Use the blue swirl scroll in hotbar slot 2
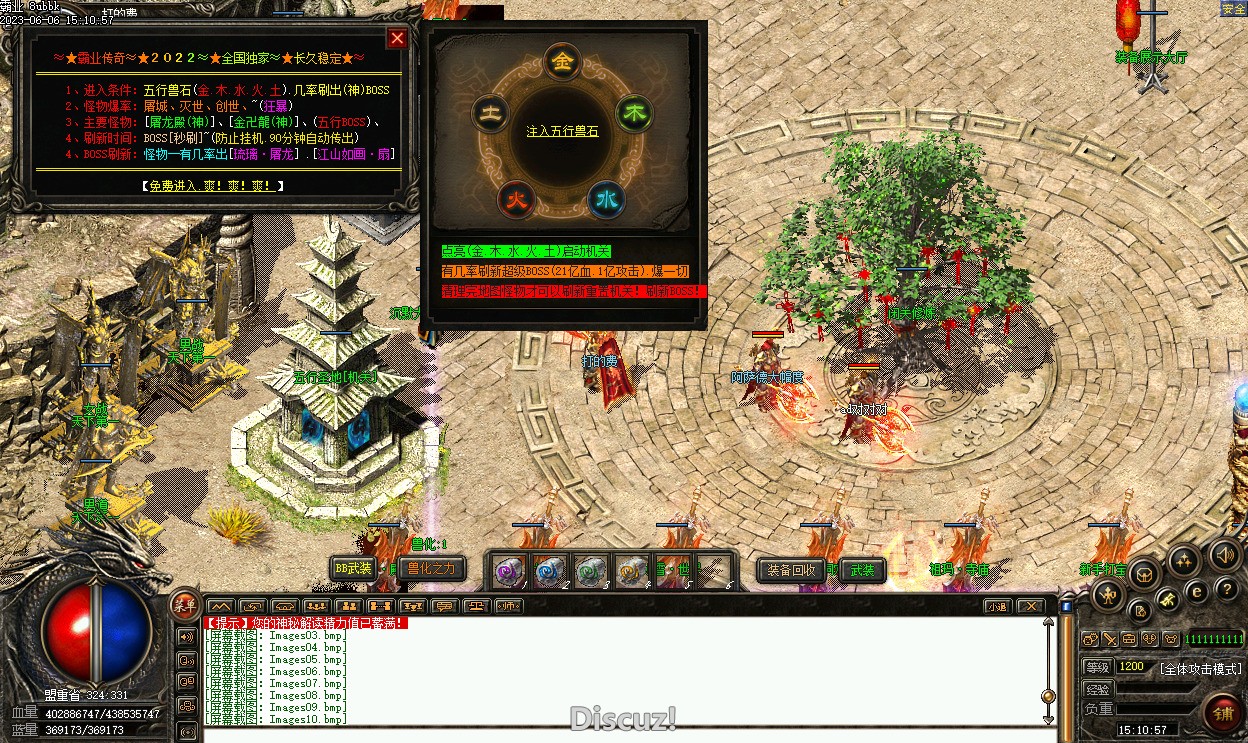Screen dimensions: 1248x743 coord(548,571)
